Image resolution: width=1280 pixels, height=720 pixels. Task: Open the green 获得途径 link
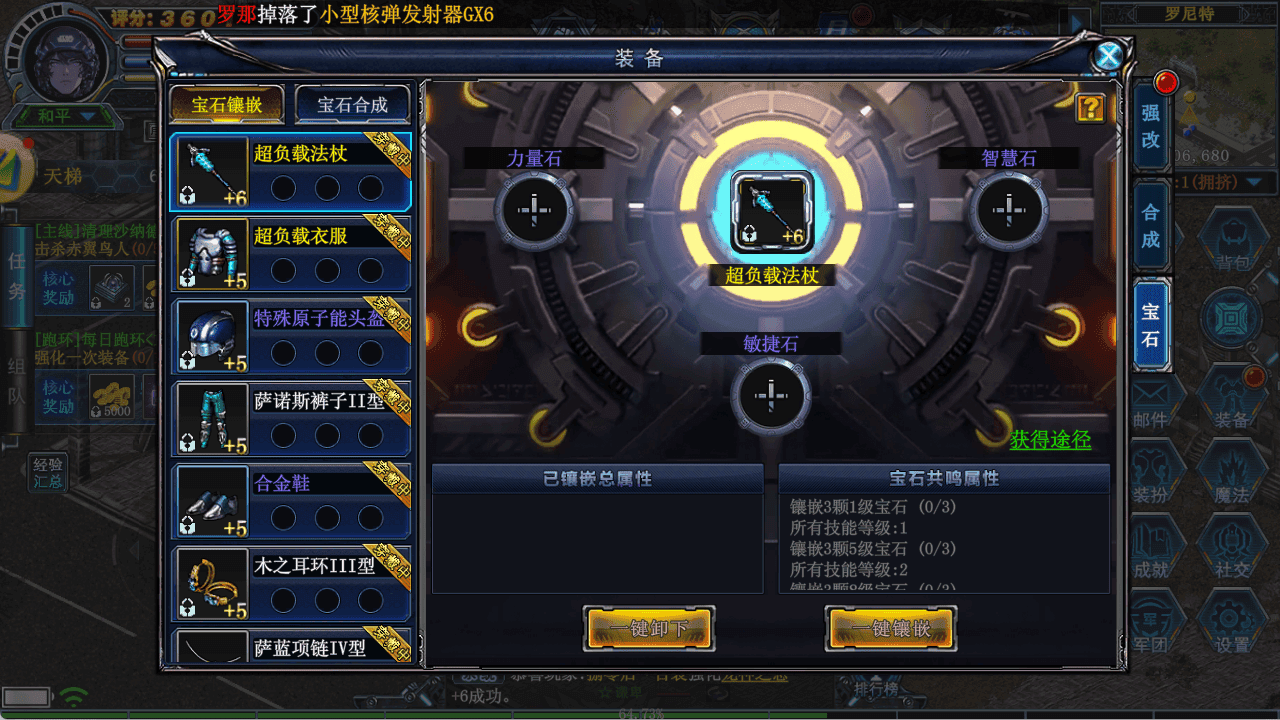(1050, 441)
